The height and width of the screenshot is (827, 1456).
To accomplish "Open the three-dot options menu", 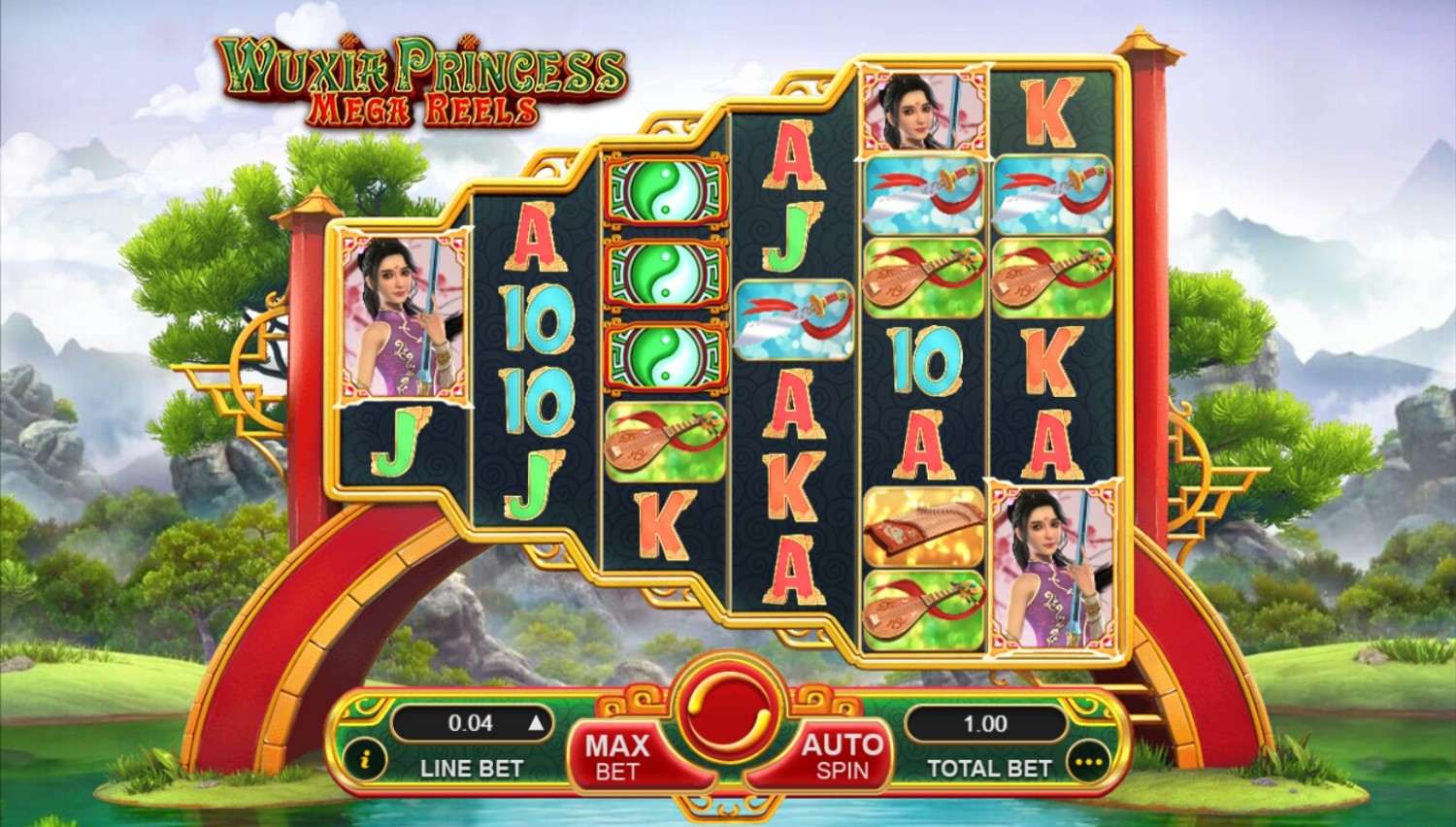I will point(1088,763).
